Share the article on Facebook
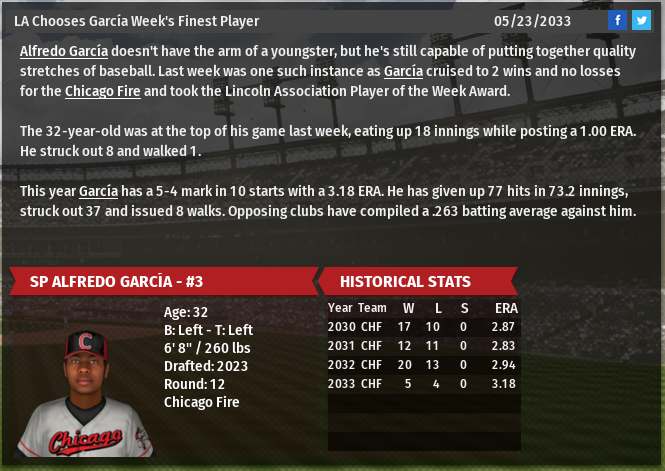 tap(617, 20)
